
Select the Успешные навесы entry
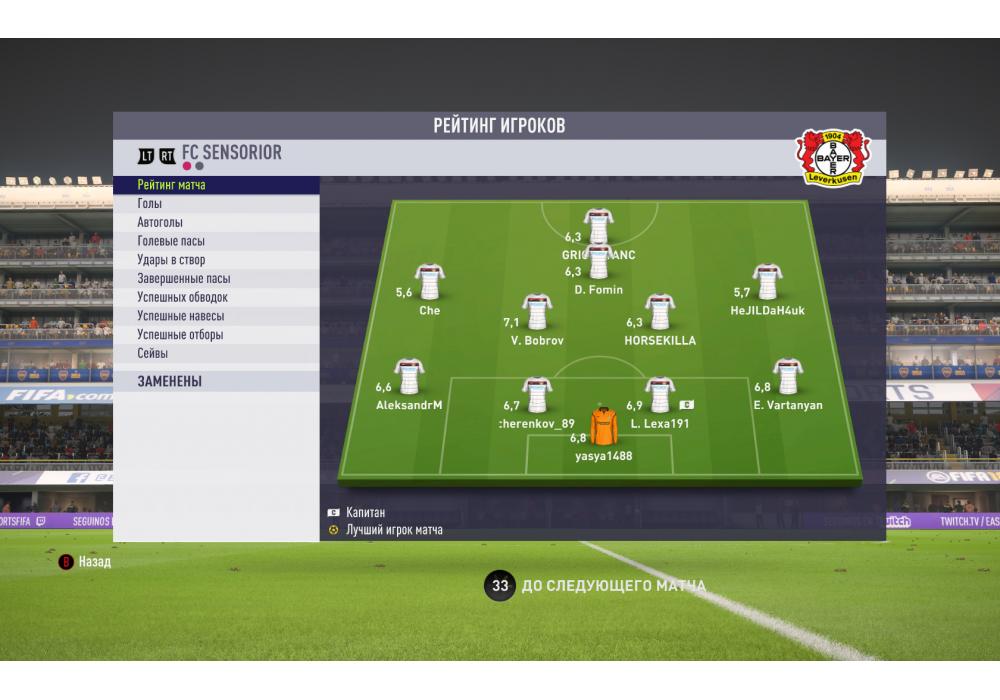216,316
